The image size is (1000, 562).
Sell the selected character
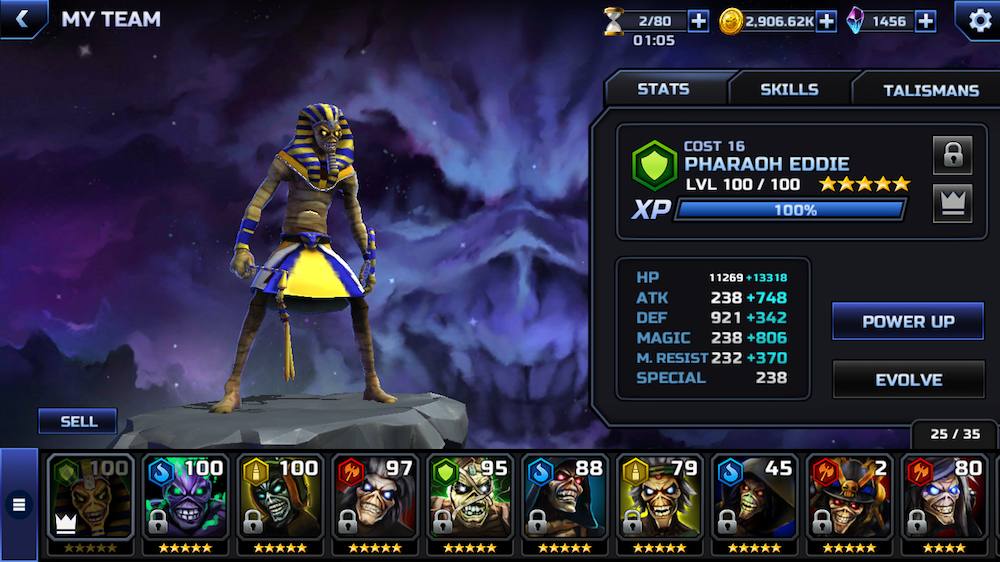click(78, 421)
